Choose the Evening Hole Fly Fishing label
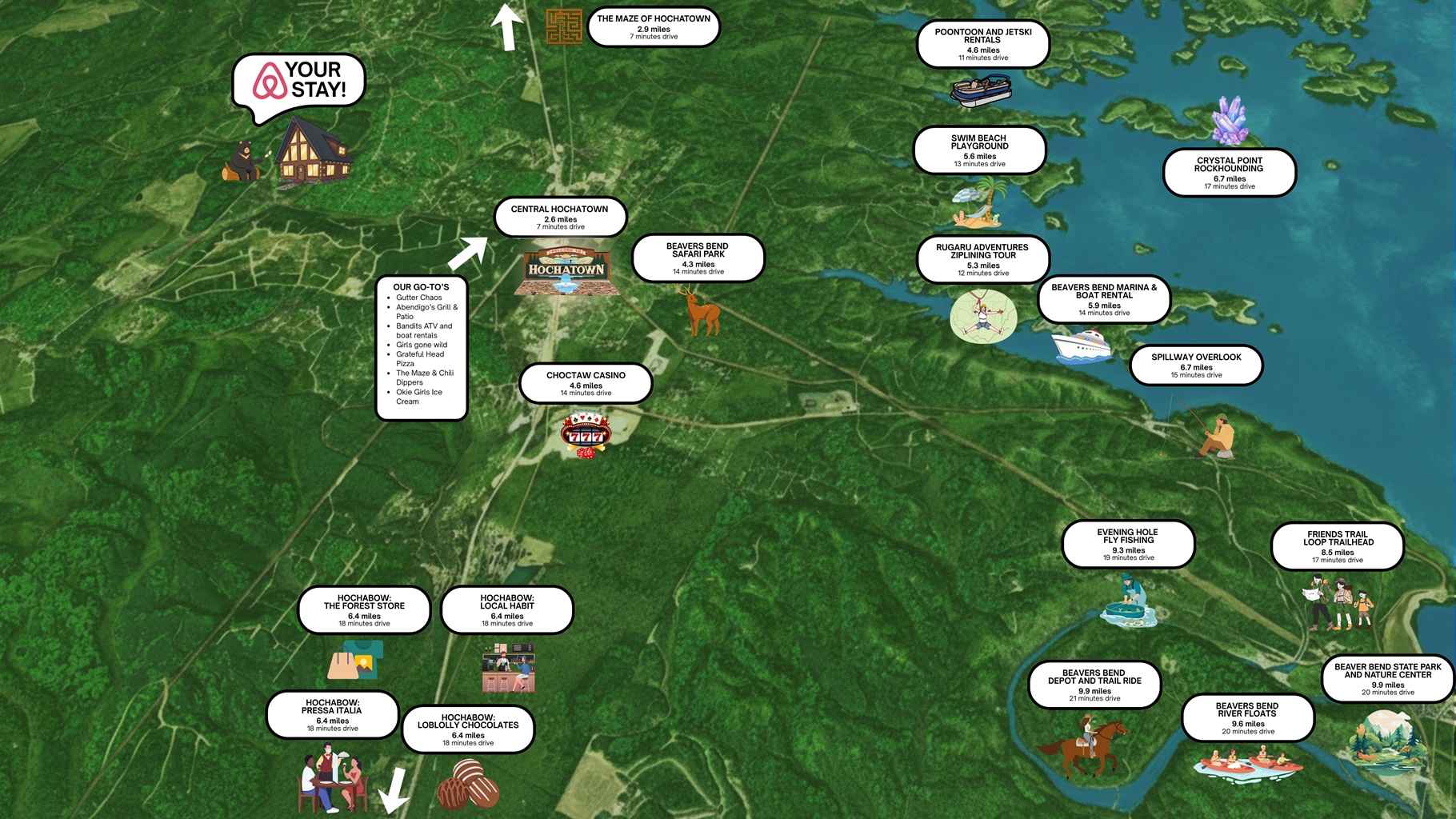This screenshot has height=819, width=1456. click(1128, 545)
